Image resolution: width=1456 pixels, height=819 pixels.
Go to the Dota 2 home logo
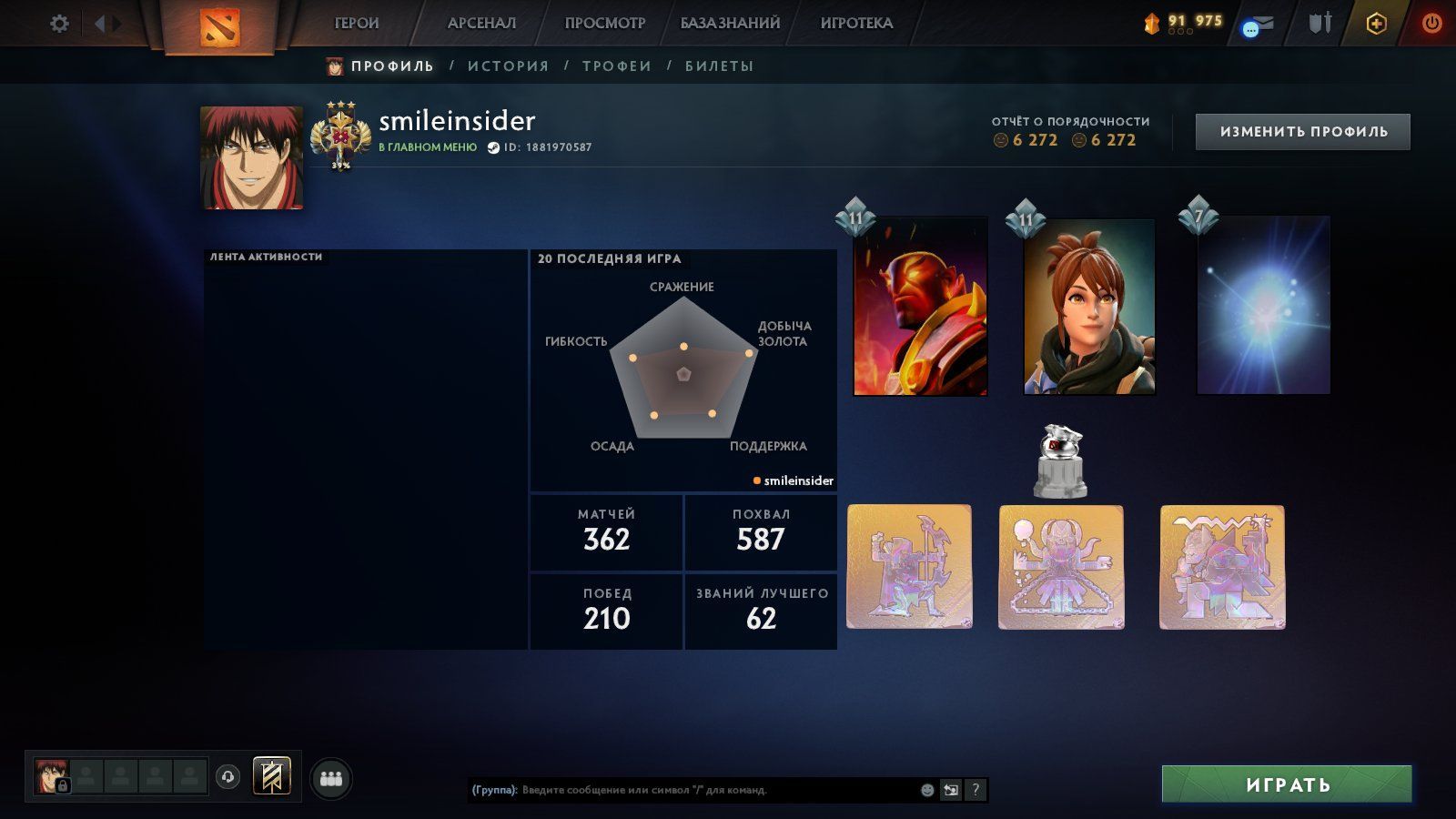[x=219, y=25]
